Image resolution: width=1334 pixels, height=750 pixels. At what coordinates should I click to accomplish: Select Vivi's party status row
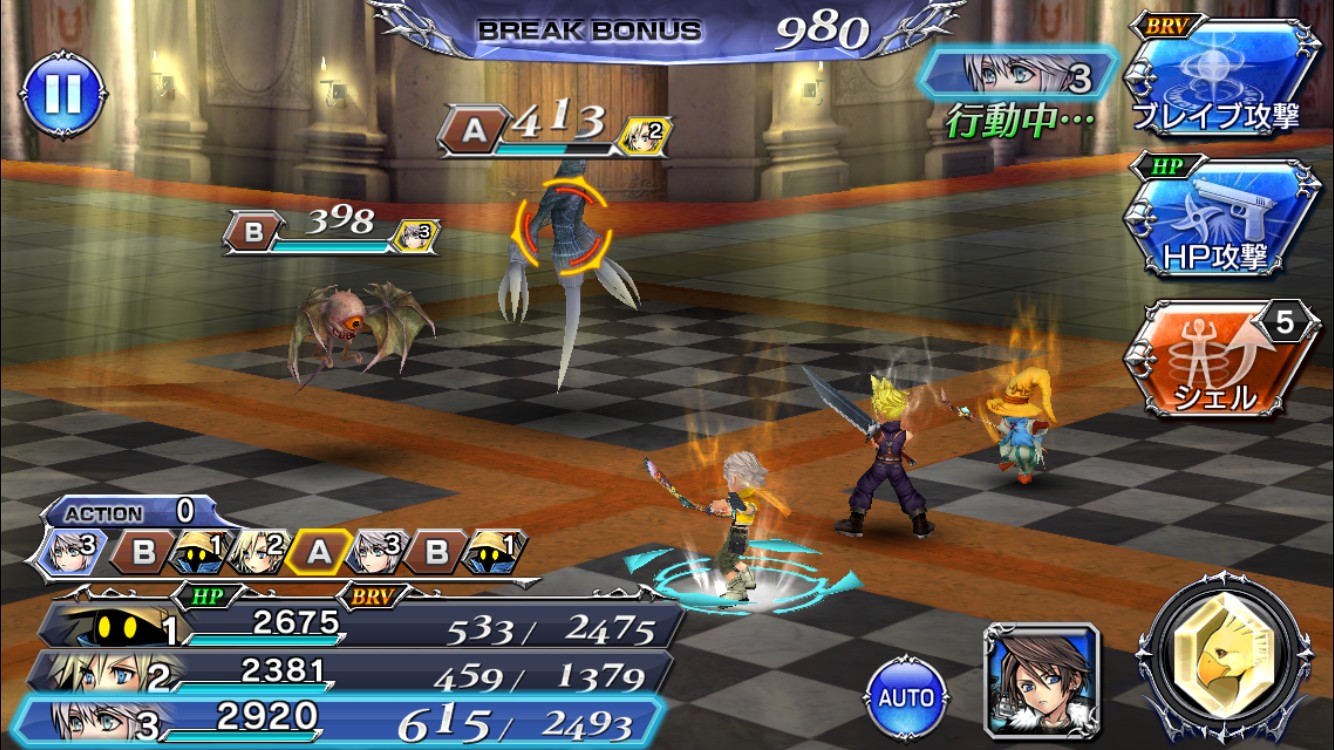pyautogui.click(x=360, y=627)
